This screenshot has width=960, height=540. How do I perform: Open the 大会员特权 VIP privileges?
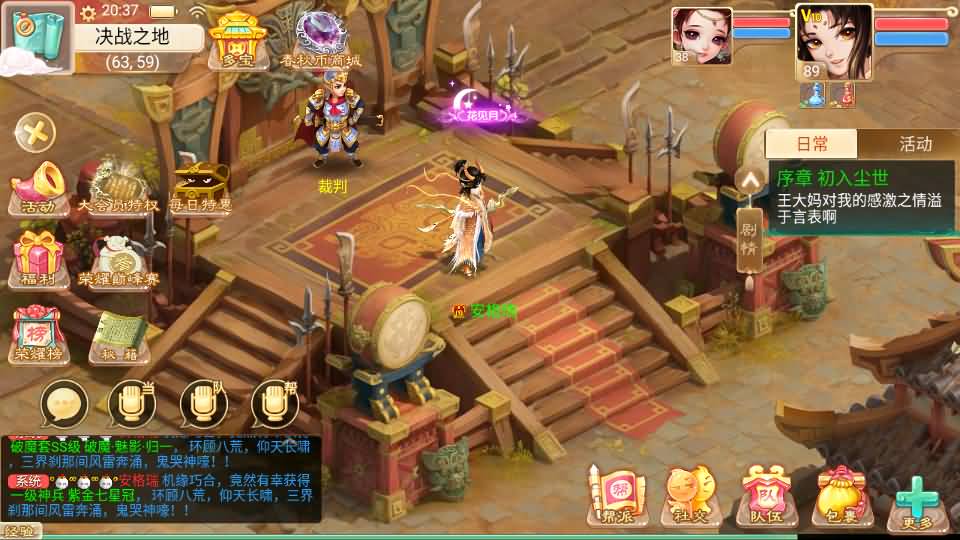(118, 187)
